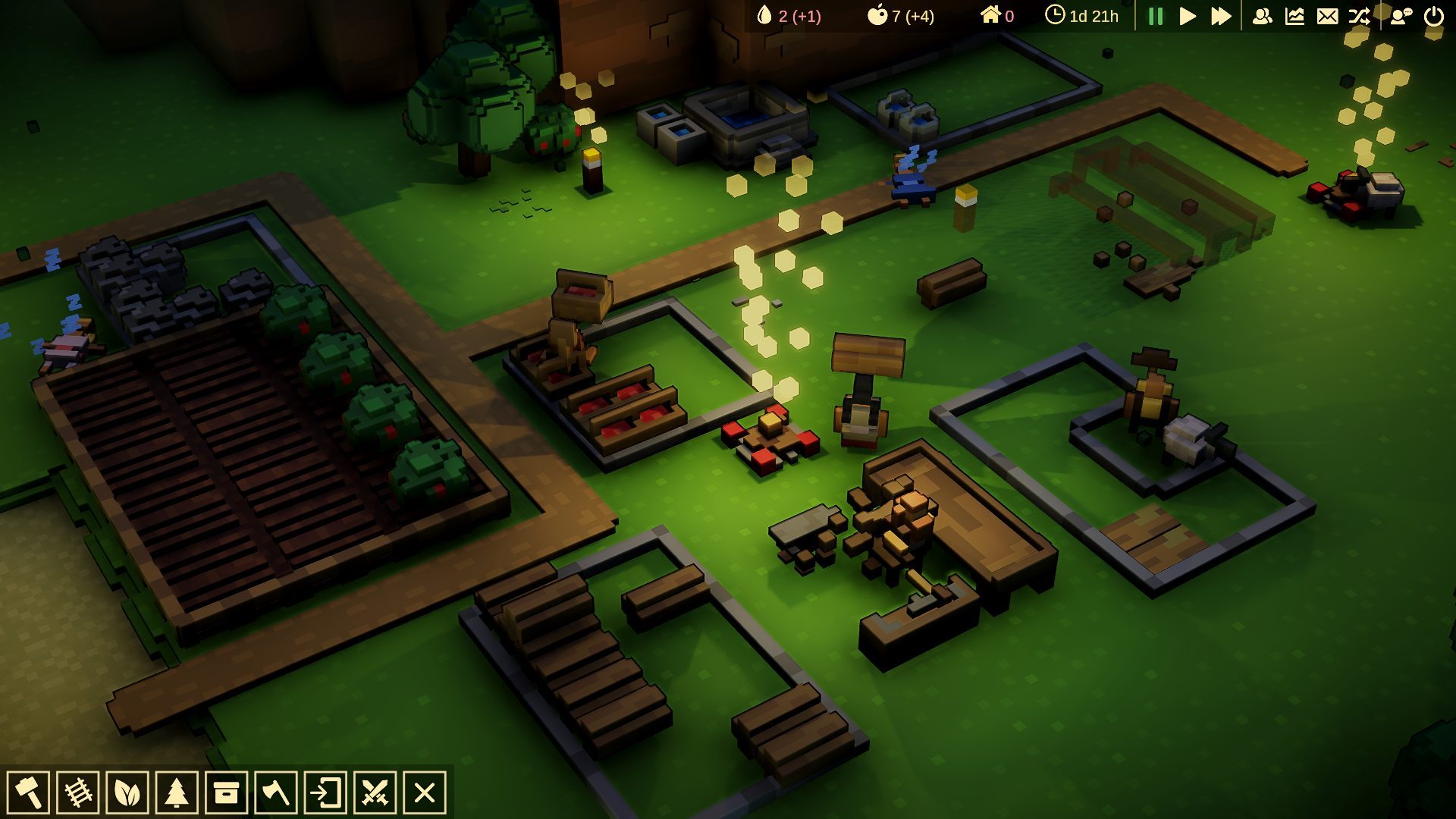Open the envelope messages panel
The height and width of the screenshot is (819, 1456).
point(1327,16)
